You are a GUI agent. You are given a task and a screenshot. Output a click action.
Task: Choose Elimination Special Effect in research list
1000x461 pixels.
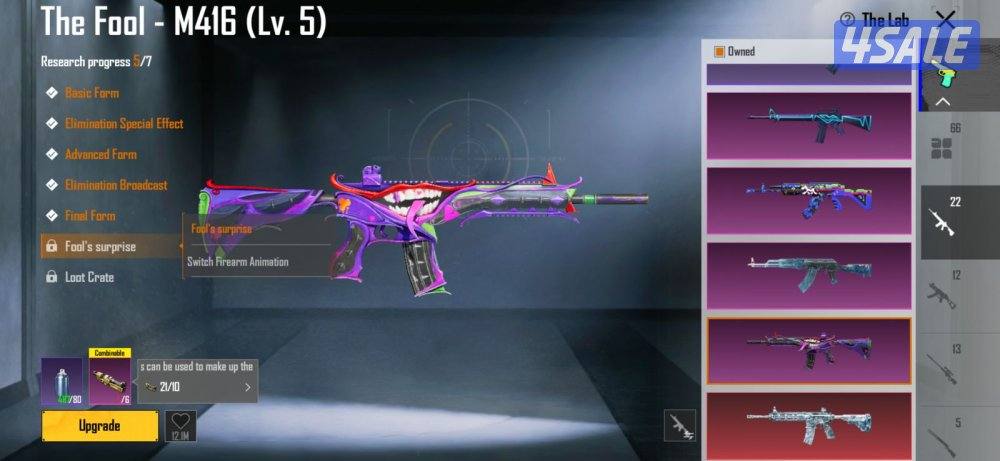click(x=123, y=124)
